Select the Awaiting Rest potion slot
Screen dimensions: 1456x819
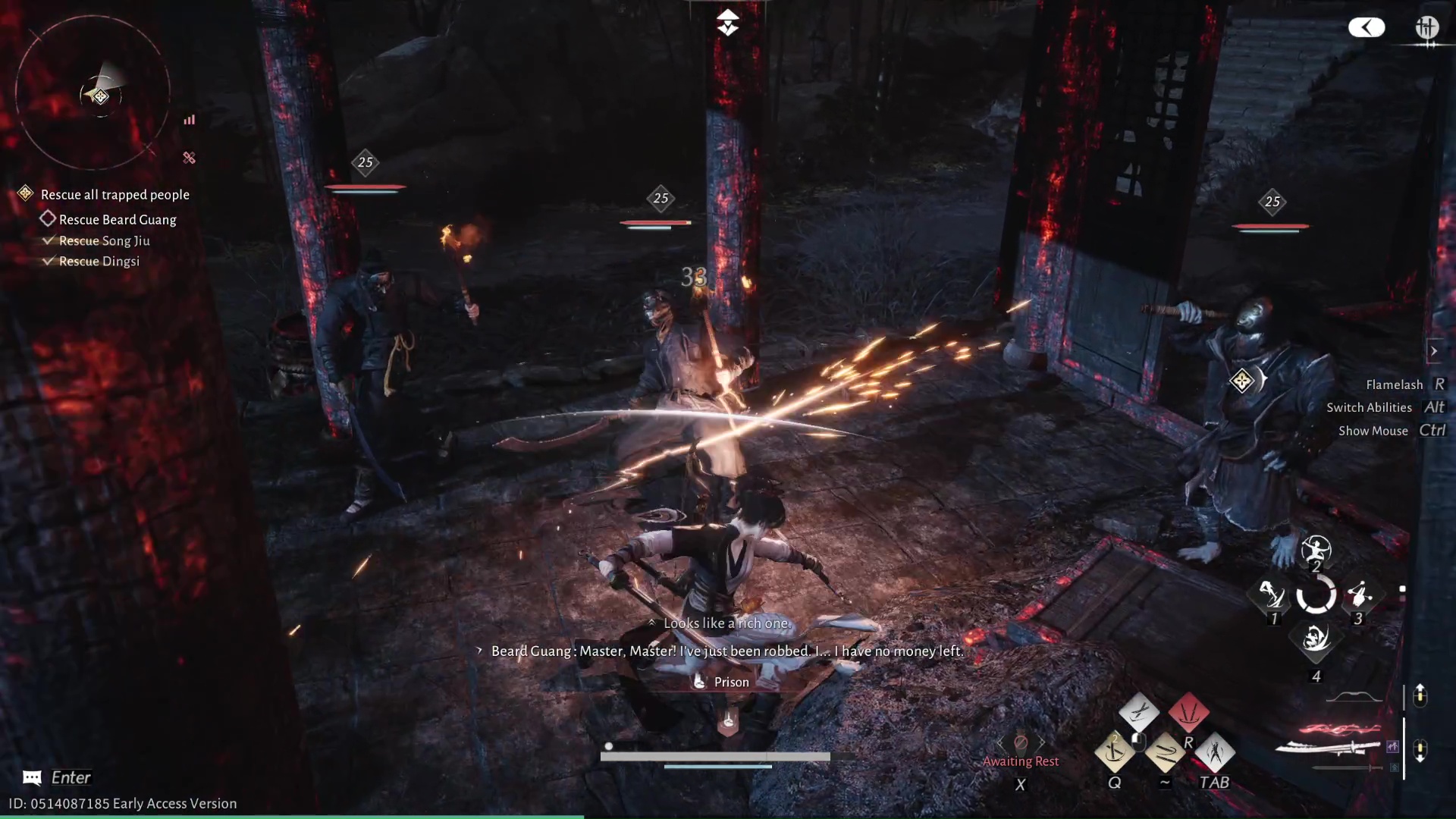click(1021, 743)
